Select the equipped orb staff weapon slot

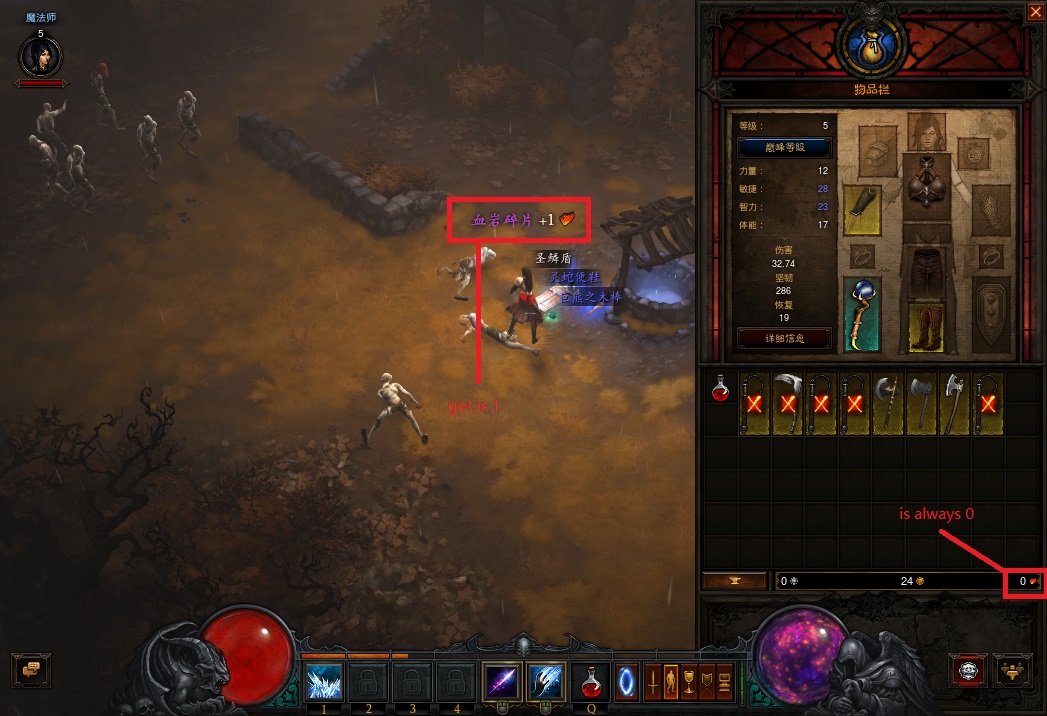[x=861, y=315]
